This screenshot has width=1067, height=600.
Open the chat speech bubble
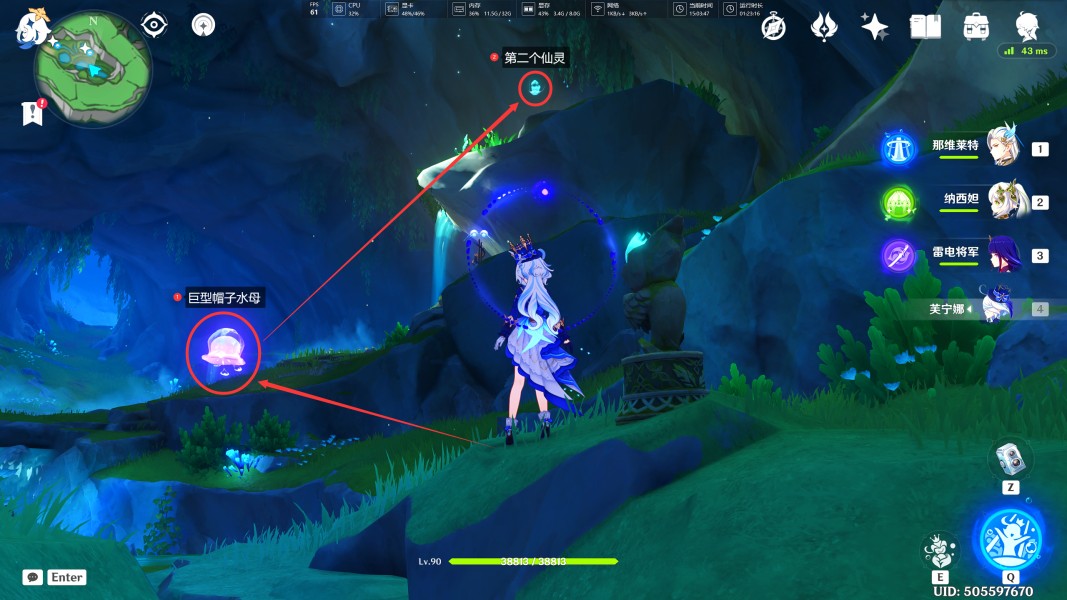pyautogui.click(x=32, y=577)
